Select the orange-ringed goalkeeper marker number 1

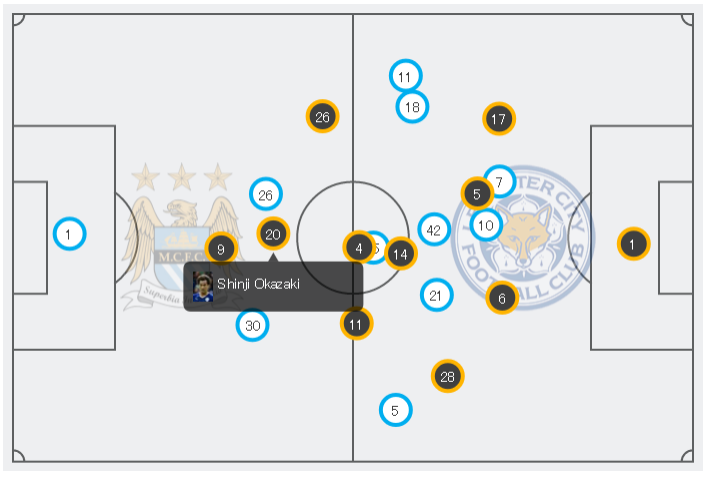point(632,243)
